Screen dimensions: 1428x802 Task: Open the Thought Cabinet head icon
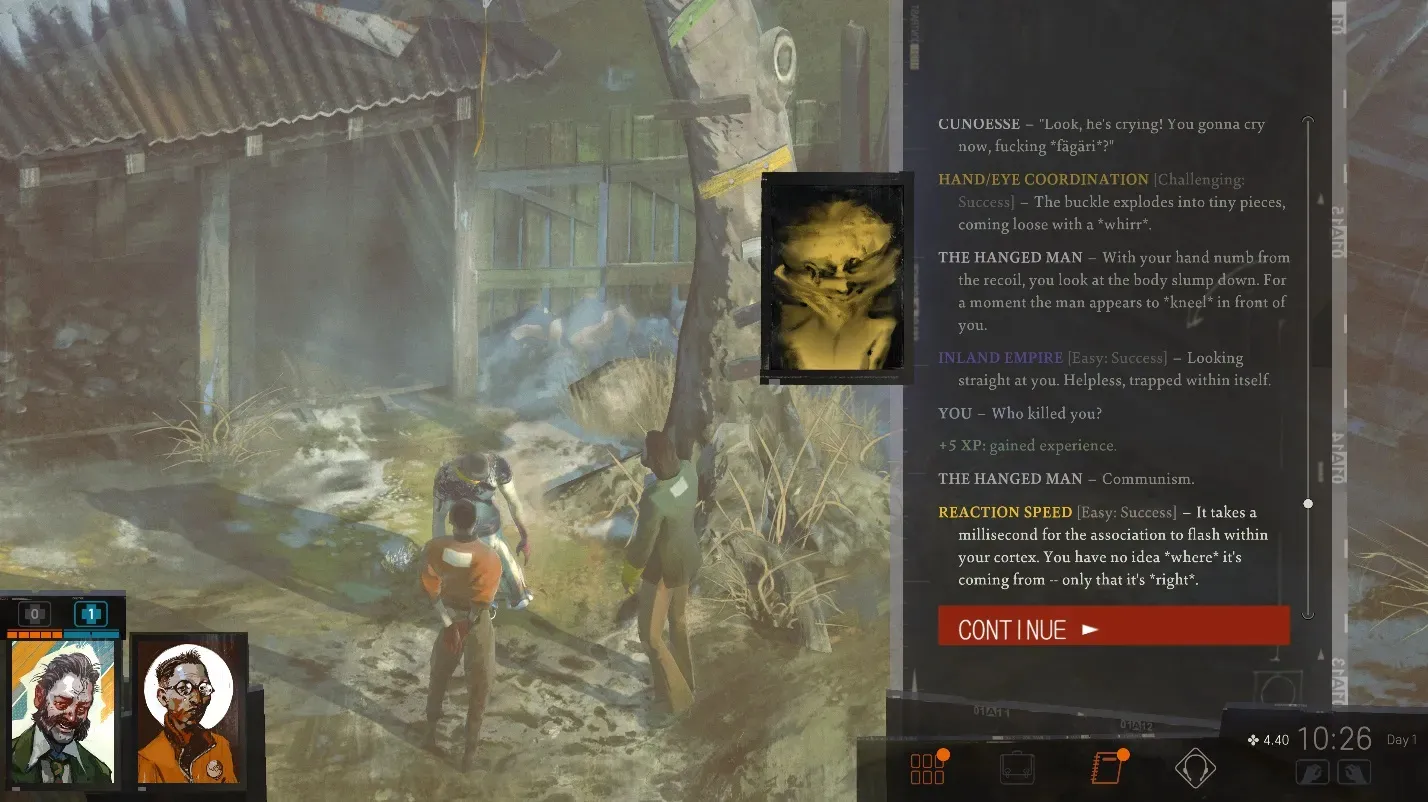coord(1194,768)
